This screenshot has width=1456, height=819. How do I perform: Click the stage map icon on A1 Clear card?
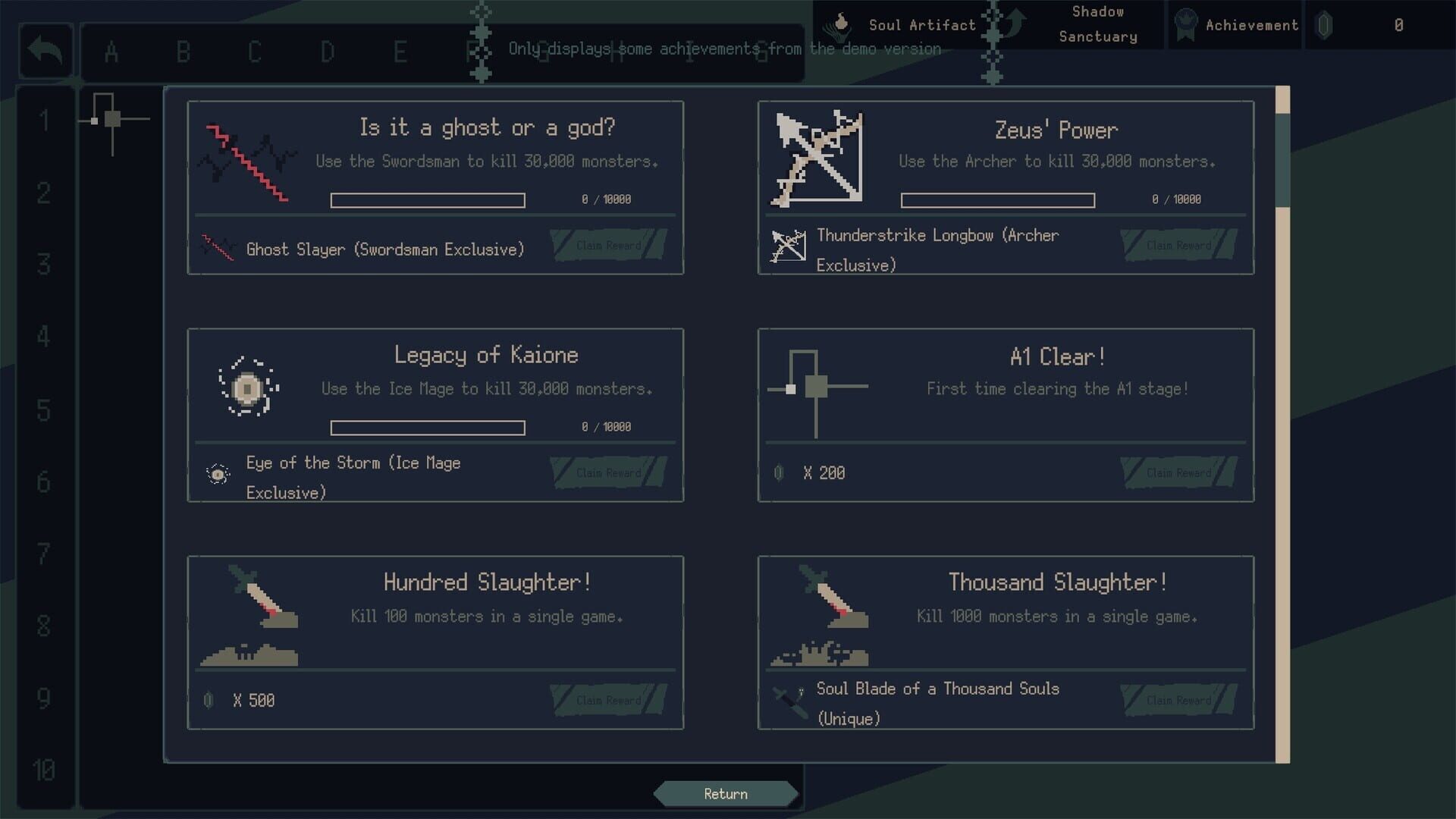click(817, 387)
